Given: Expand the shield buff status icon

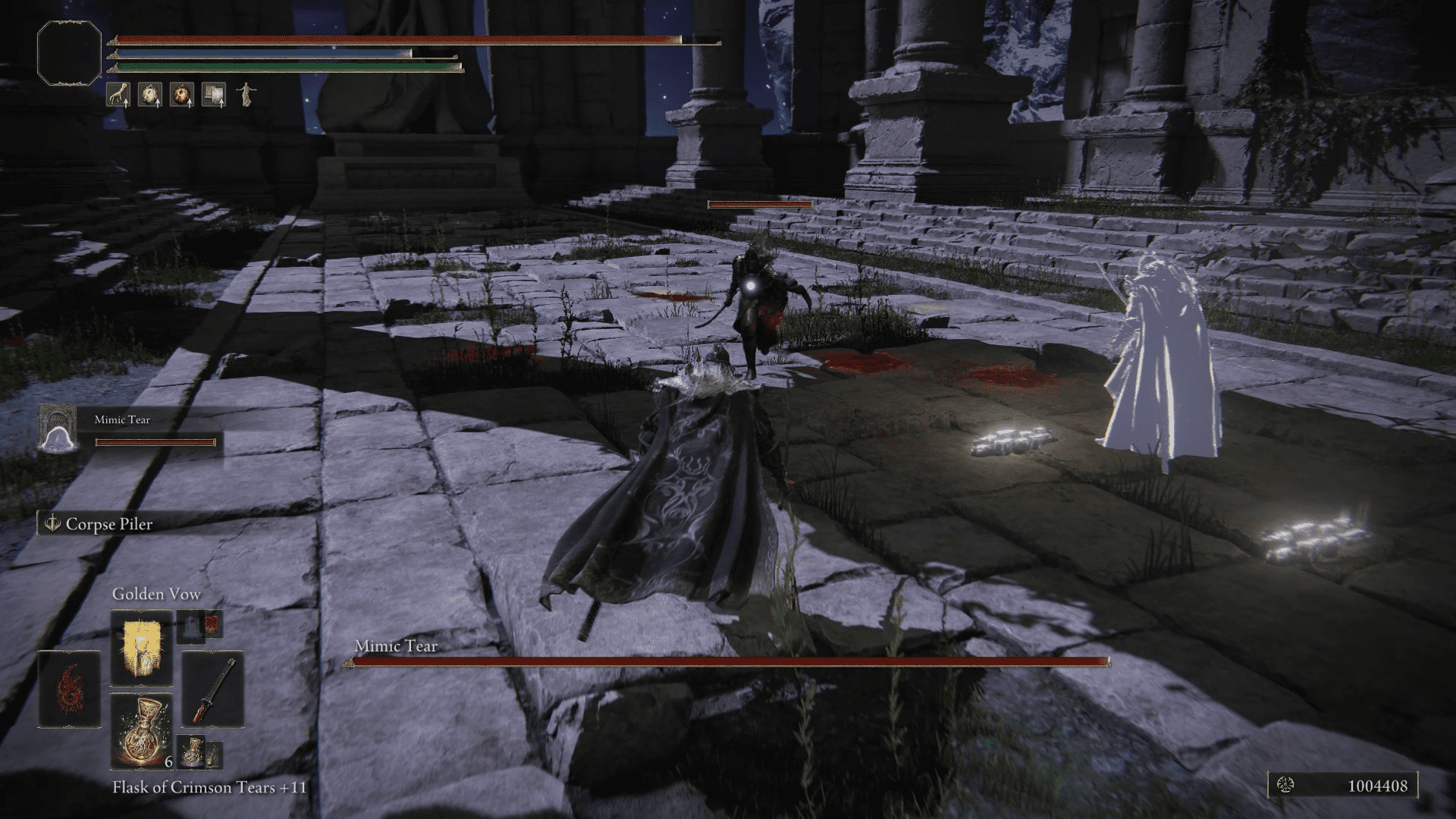Looking at the screenshot, I should coord(212,95).
